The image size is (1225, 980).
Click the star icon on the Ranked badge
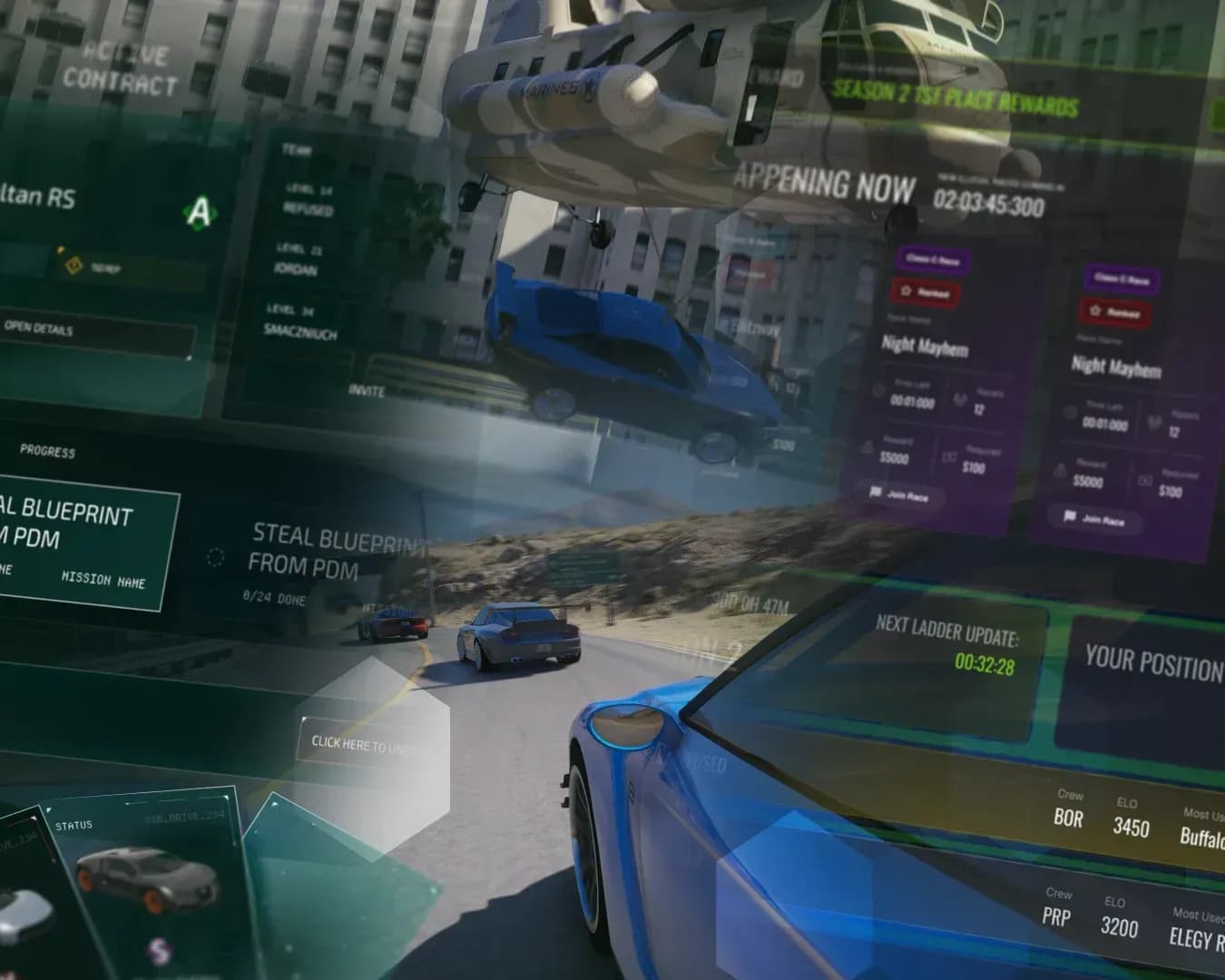(906, 290)
